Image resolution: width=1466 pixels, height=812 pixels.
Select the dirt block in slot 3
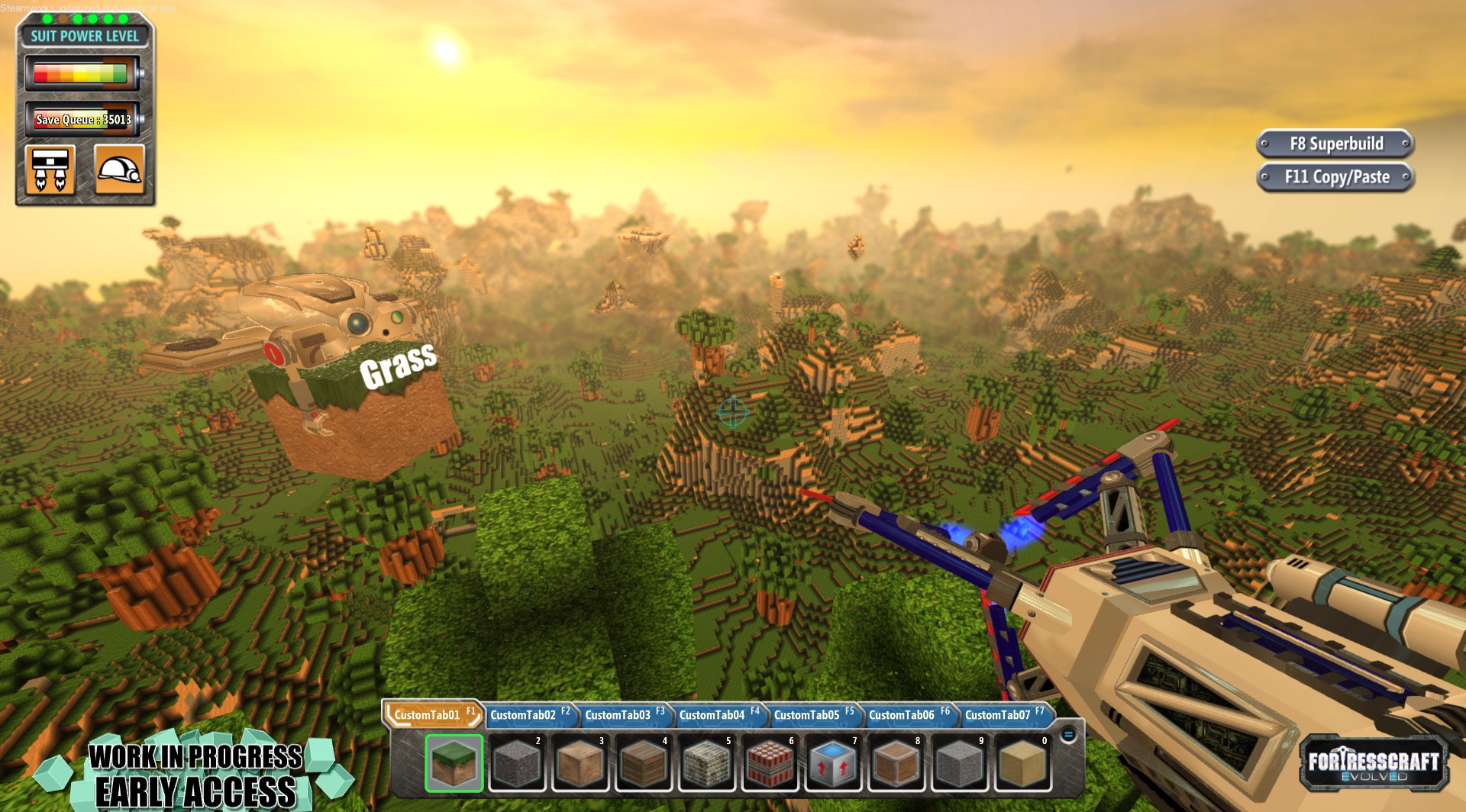[580, 763]
